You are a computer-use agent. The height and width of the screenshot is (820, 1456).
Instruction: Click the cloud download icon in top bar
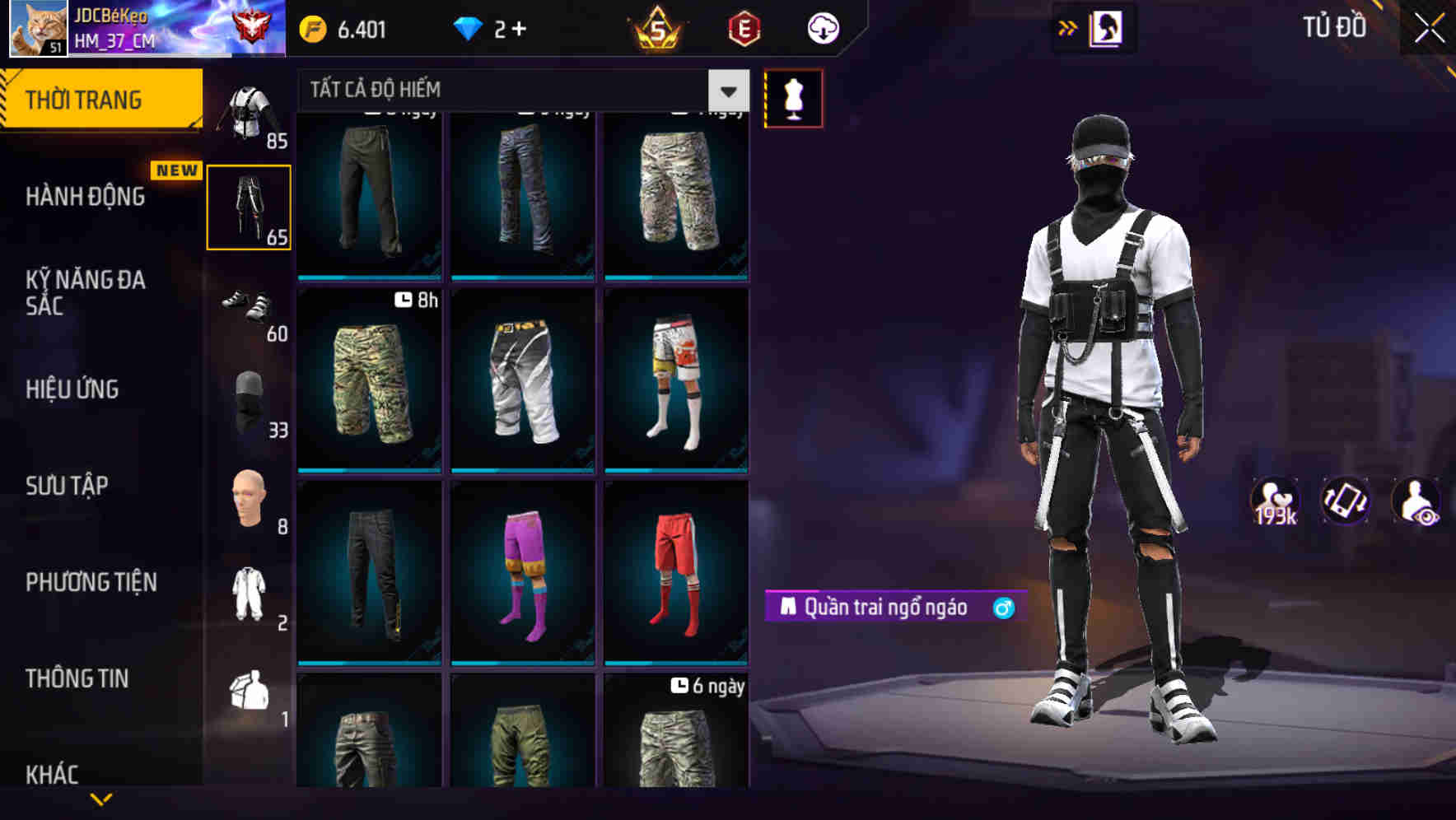(x=822, y=27)
